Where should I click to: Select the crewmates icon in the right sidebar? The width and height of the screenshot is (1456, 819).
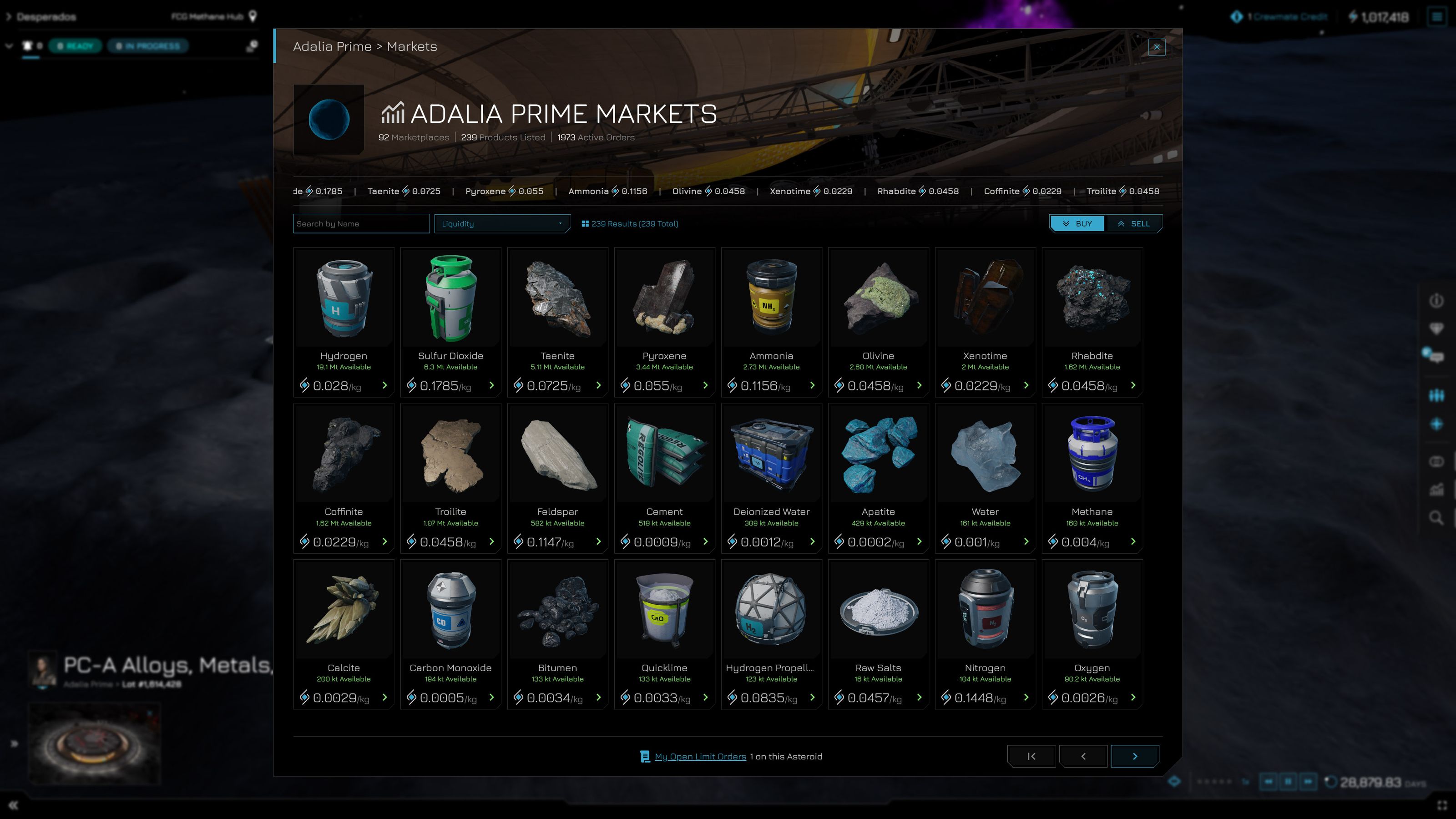[1436, 396]
